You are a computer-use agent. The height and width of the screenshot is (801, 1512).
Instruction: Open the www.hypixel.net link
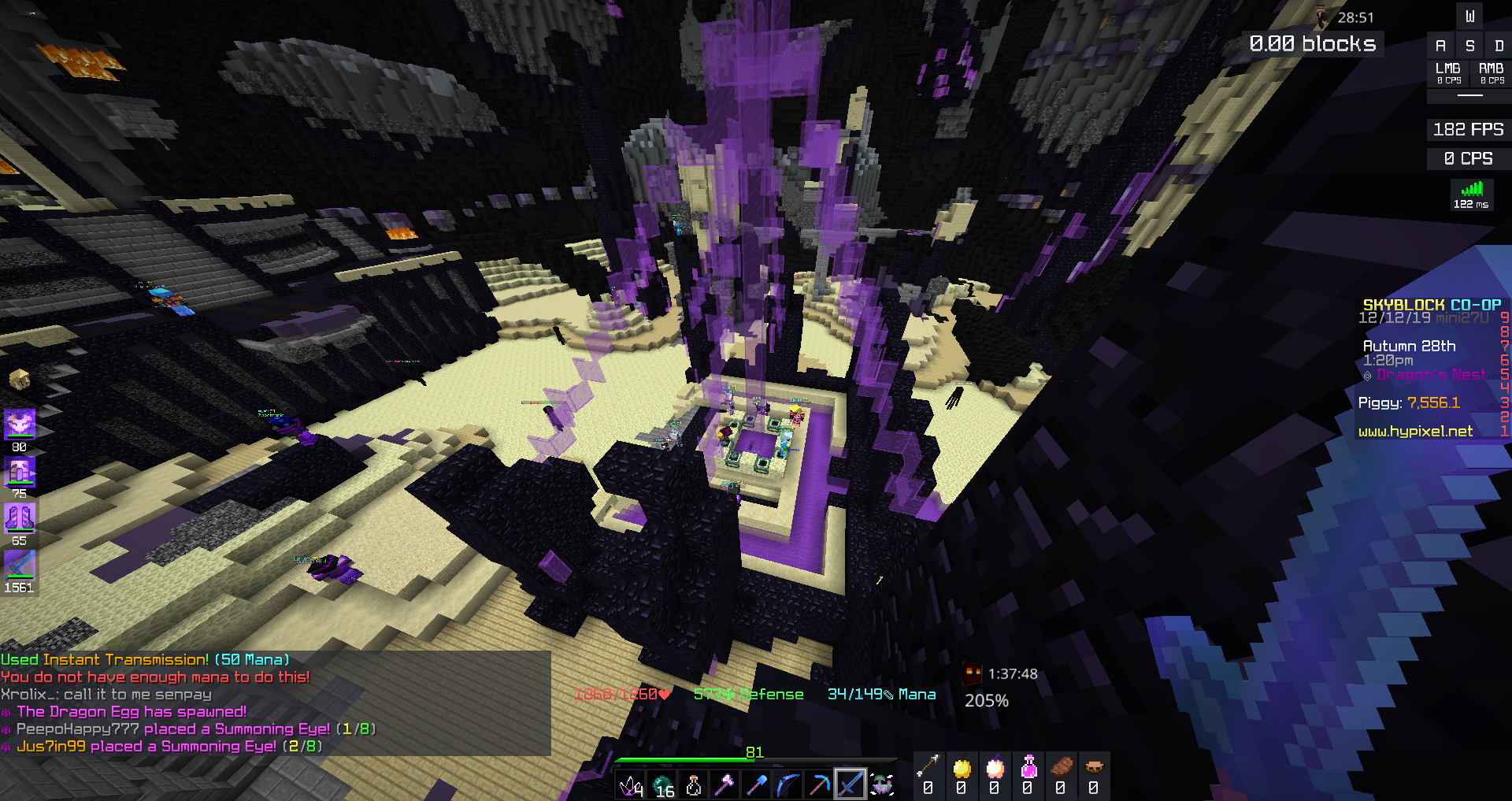click(1417, 432)
